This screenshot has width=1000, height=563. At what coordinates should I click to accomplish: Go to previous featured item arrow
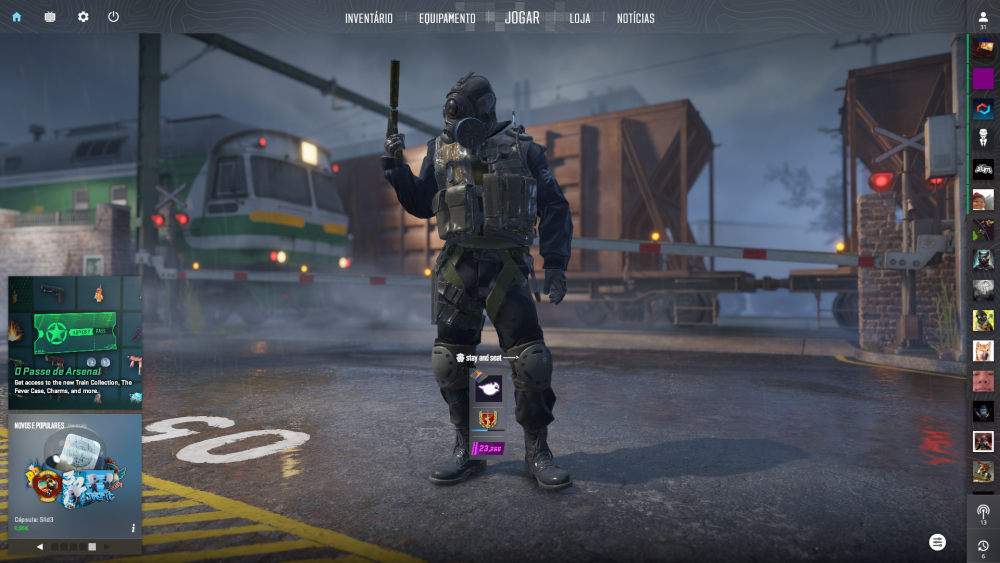coord(40,547)
